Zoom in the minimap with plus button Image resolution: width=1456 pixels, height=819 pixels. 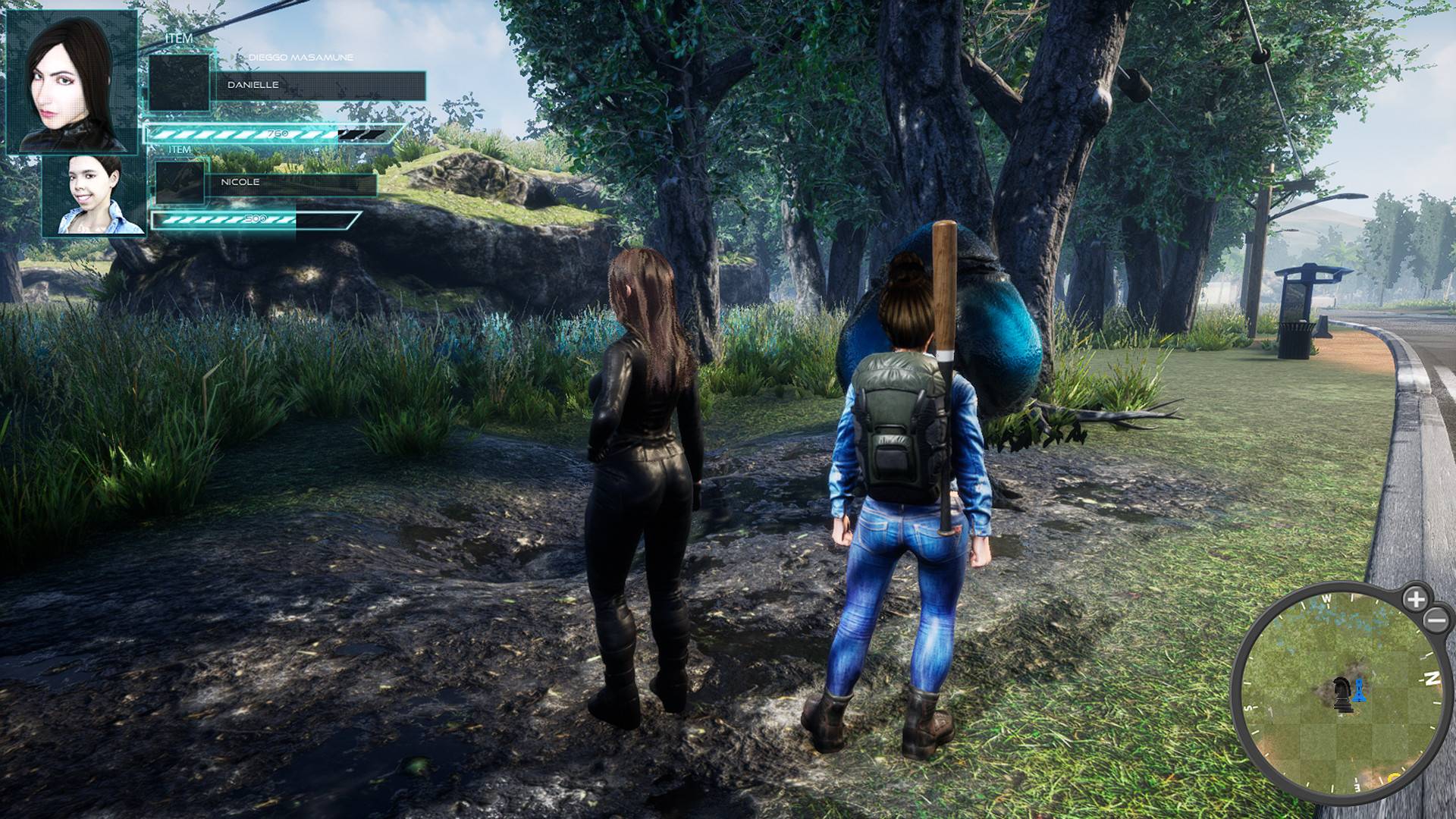1415,599
